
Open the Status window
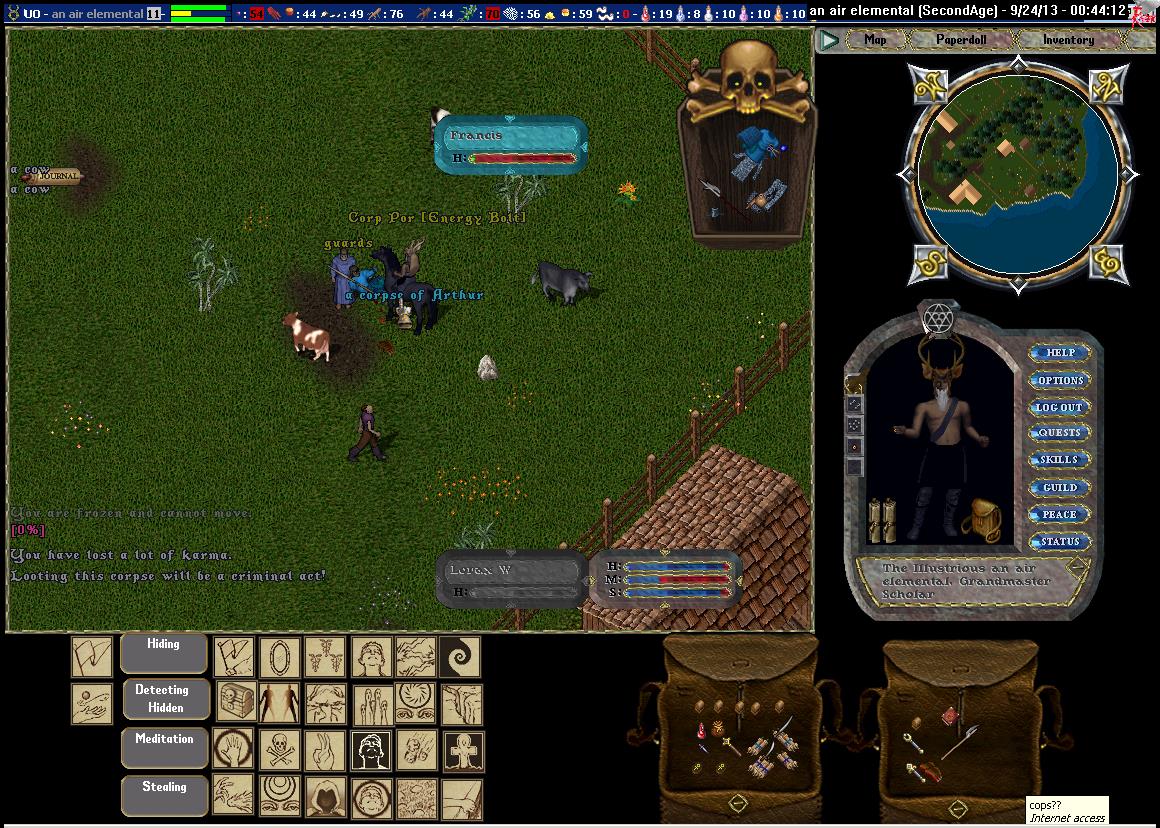coord(1060,541)
